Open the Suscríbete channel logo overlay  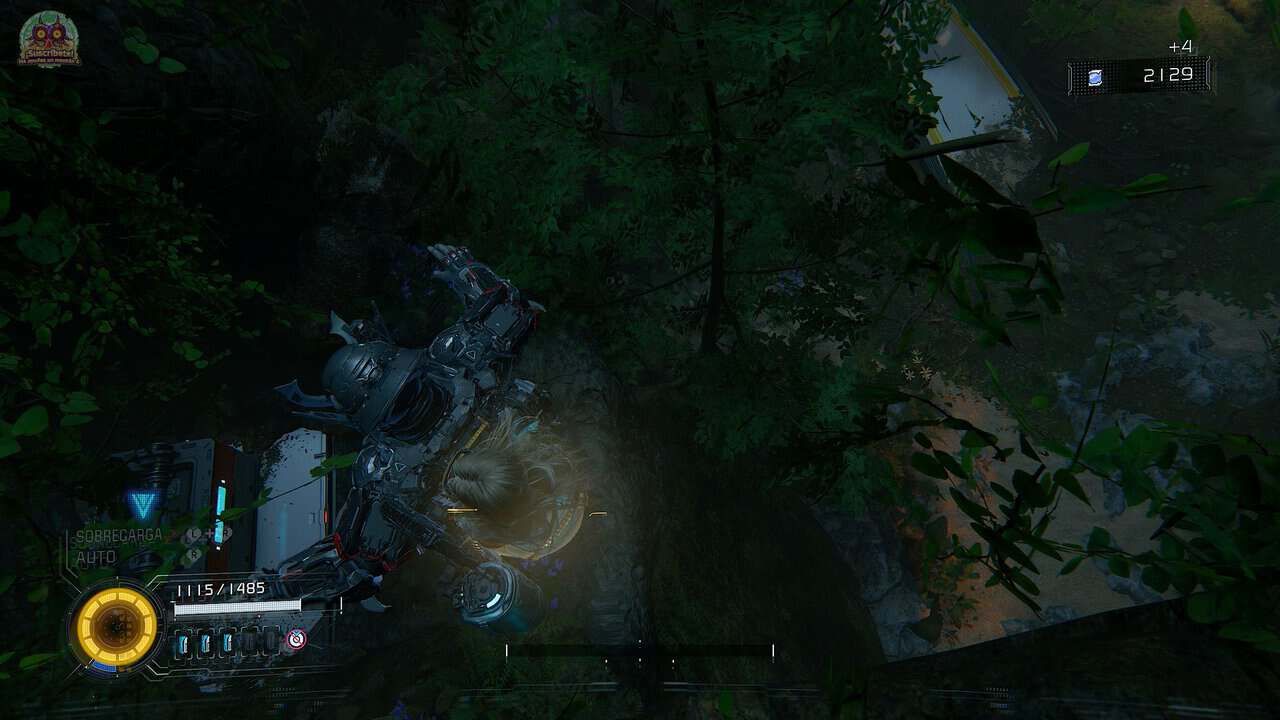[x=49, y=40]
